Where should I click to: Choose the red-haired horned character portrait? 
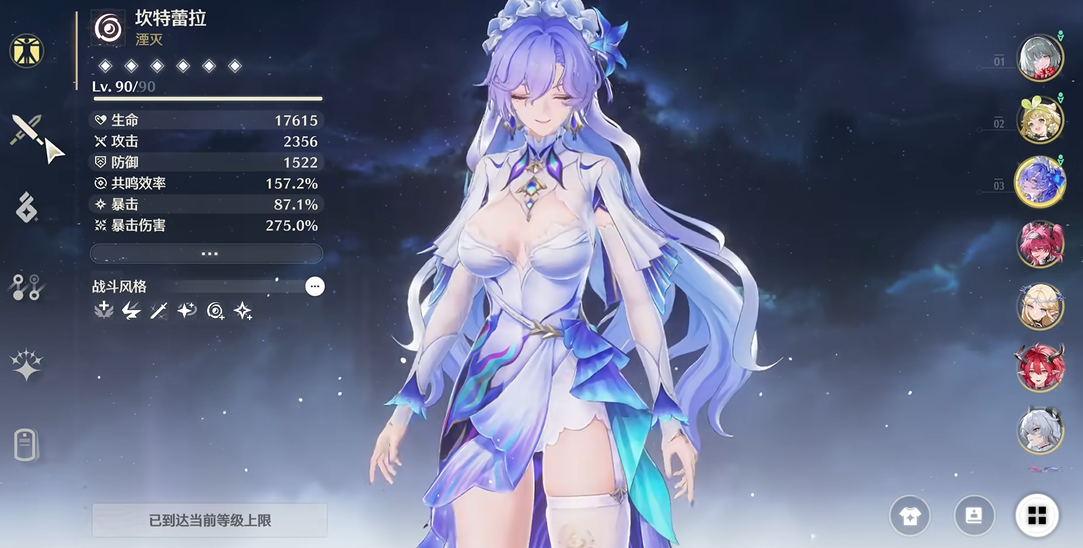coord(1040,368)
